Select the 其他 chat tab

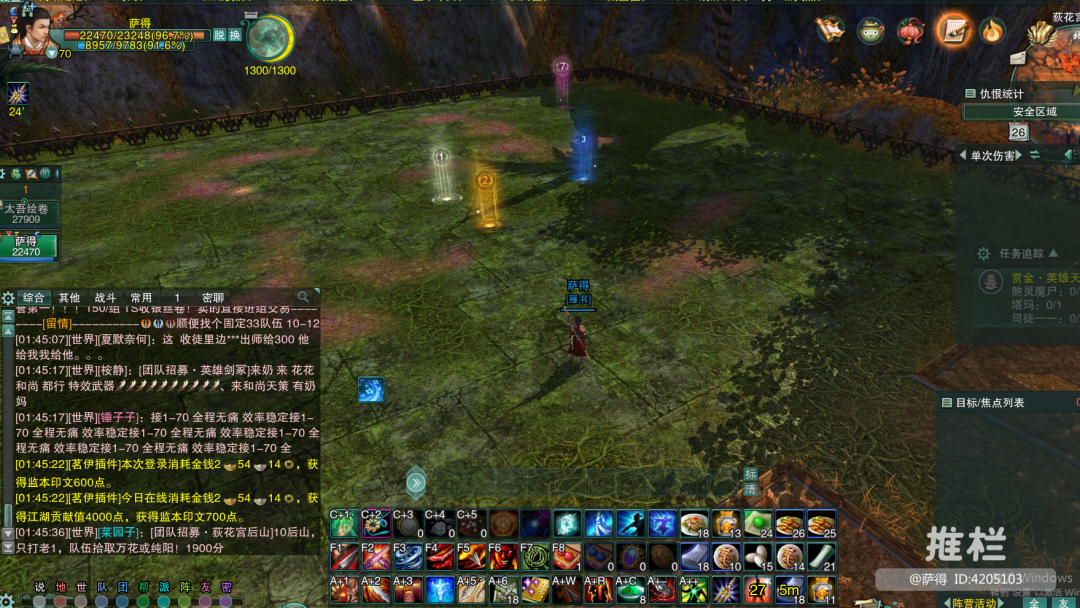(x=69, y=298)
